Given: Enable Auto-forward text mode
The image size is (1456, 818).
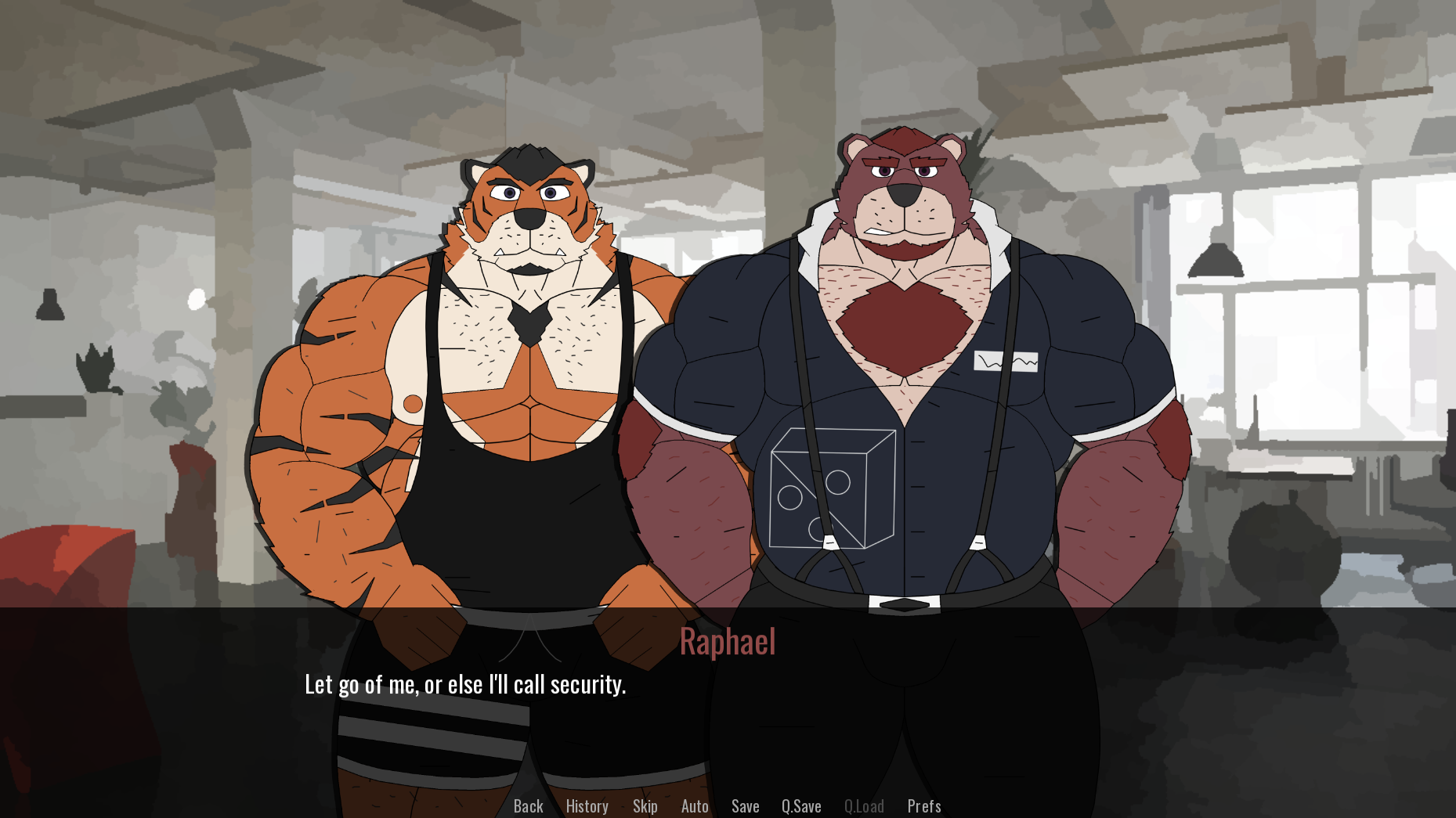Looking at the screenshot, I should point(694,805).
